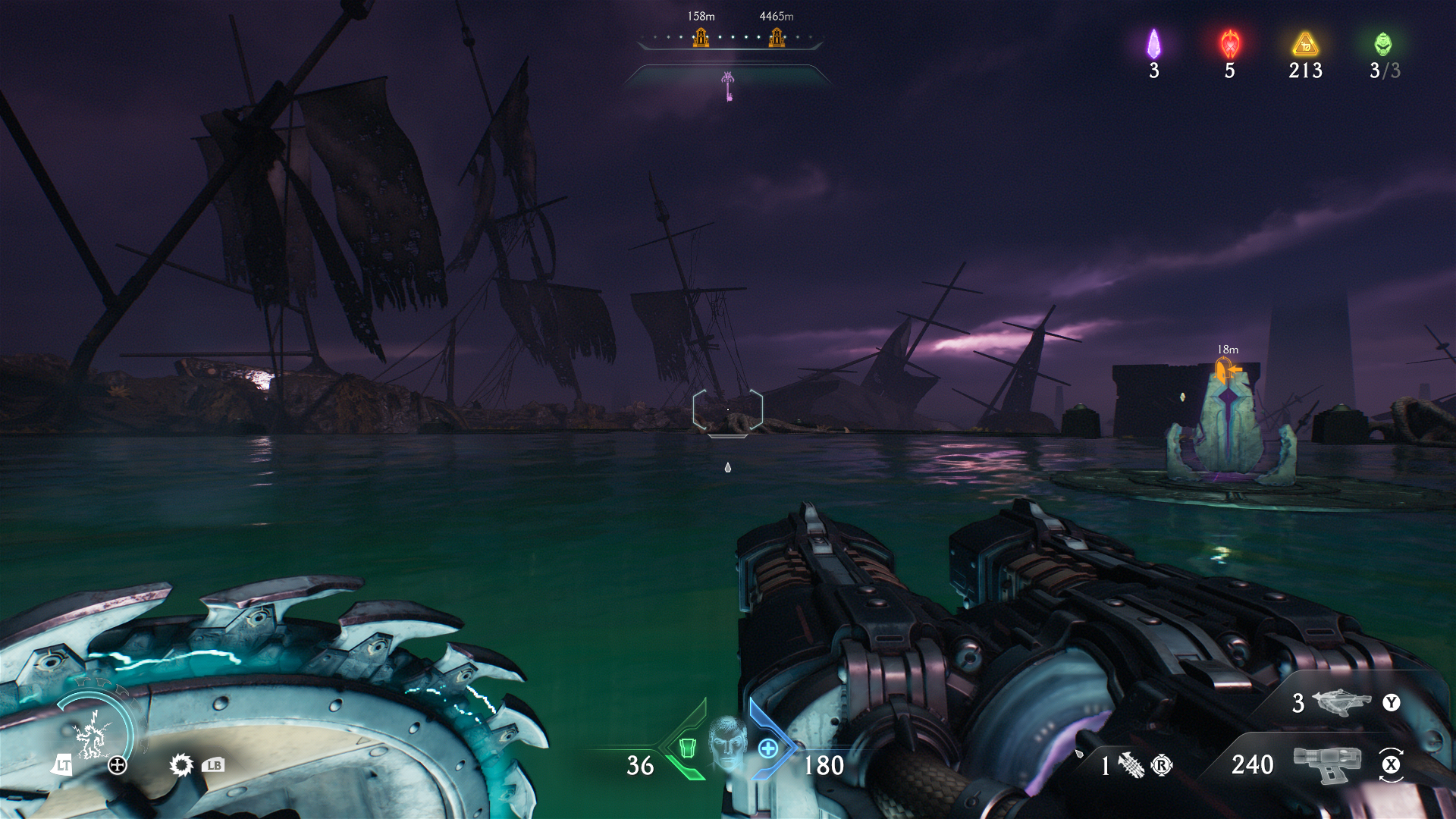
Task: Switch to the secondary weapon icon
Action: [x=1341, y=702]
